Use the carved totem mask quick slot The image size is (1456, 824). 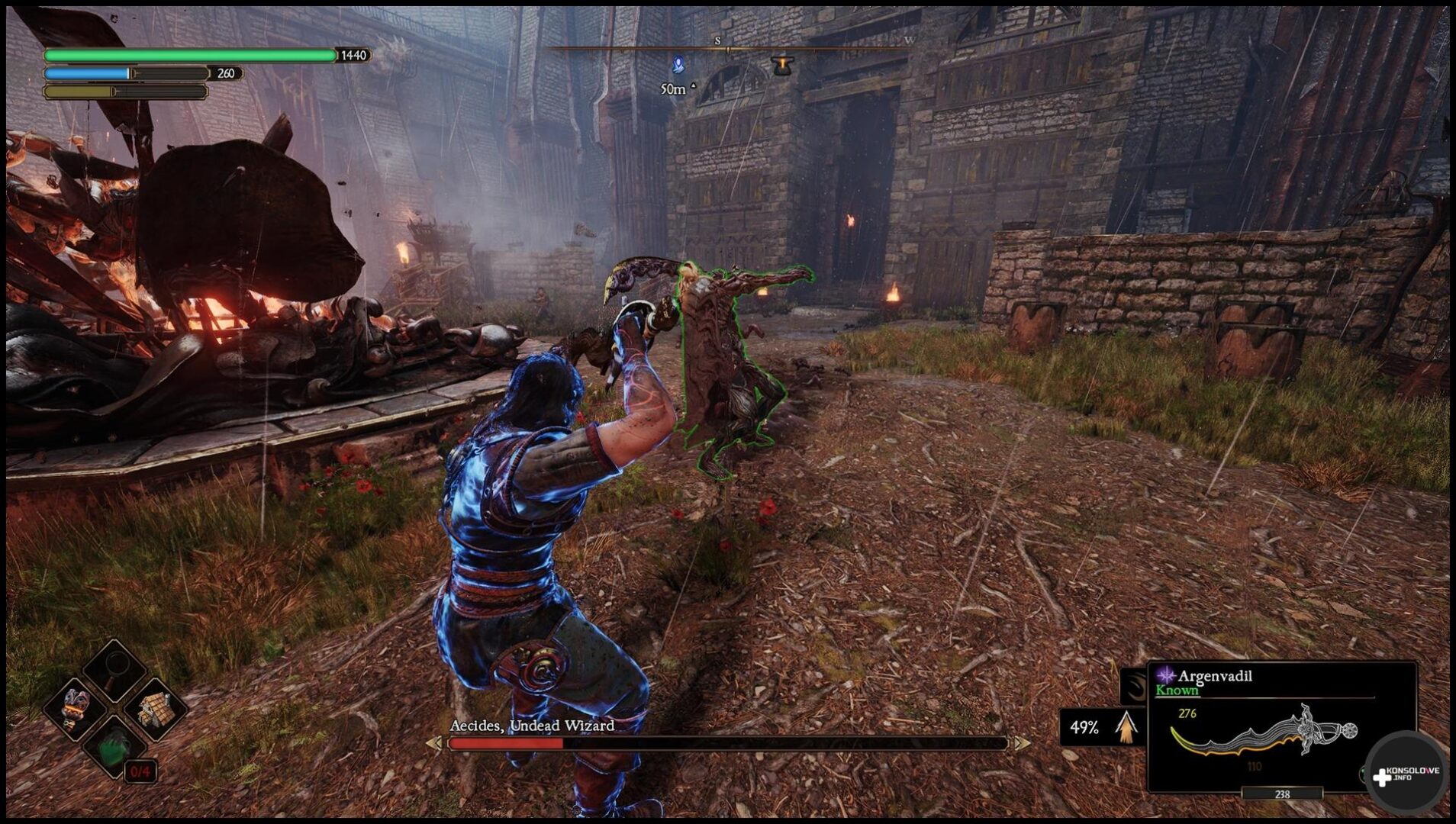[75, 708]
